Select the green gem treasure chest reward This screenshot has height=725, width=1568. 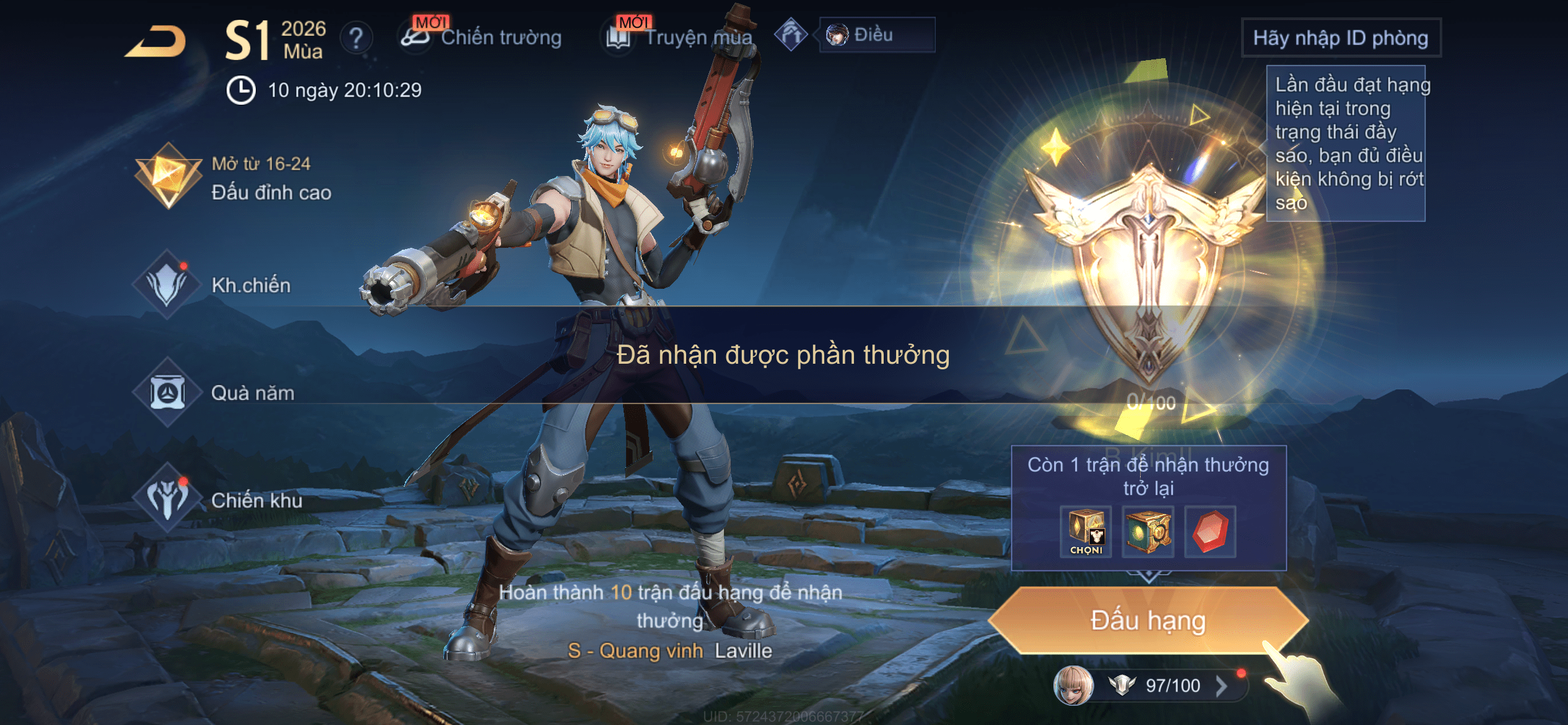(1148, 532)
